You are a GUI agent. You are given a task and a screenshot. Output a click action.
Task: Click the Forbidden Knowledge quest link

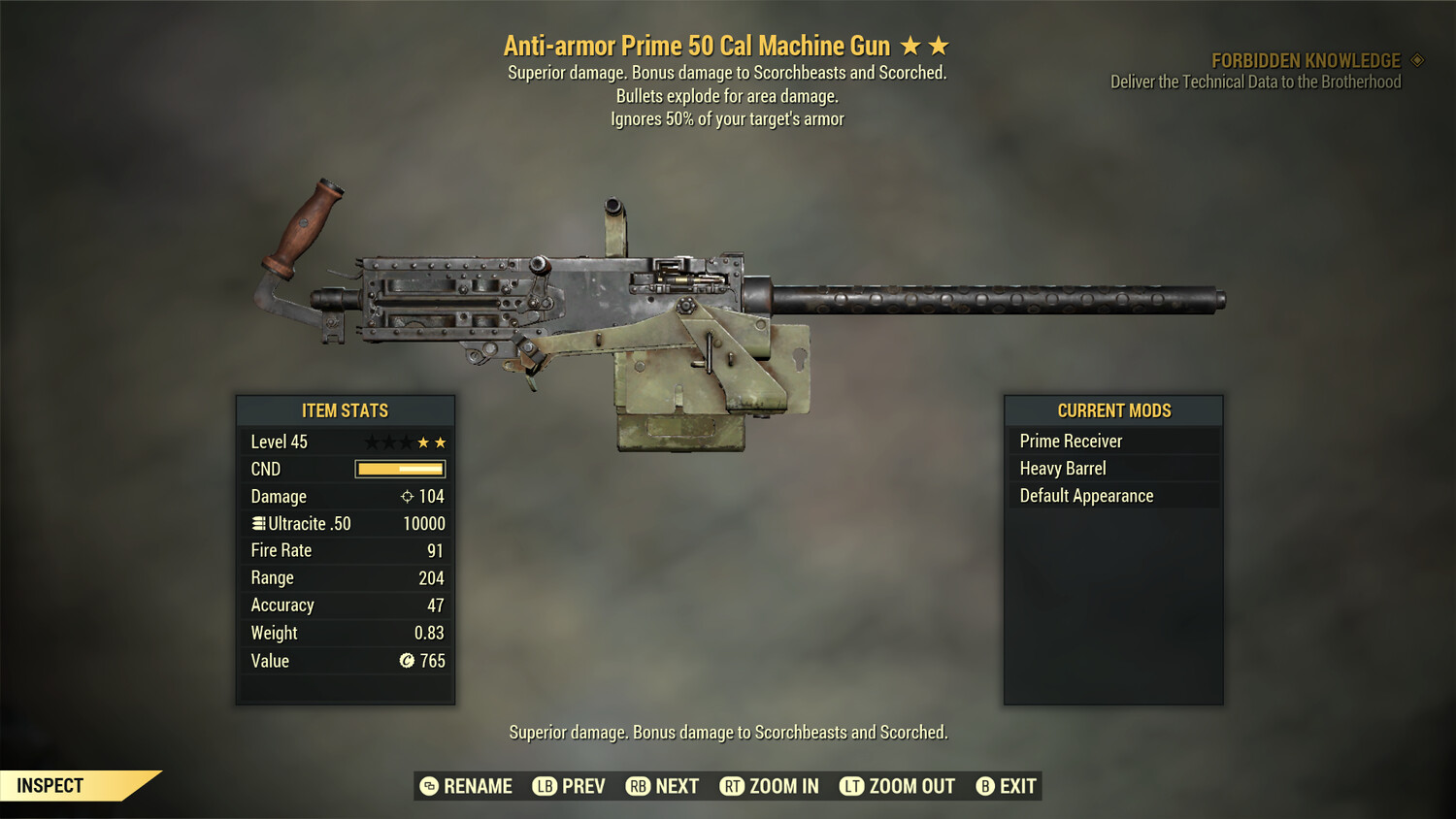(x=1305, y=60)
